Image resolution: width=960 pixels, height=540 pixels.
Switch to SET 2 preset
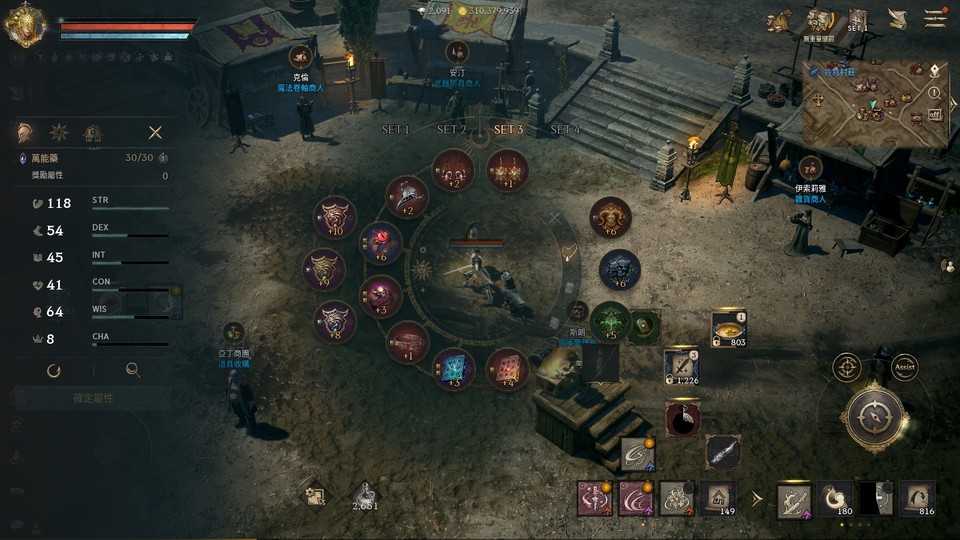pyautogui.click(x=452, y=130)
